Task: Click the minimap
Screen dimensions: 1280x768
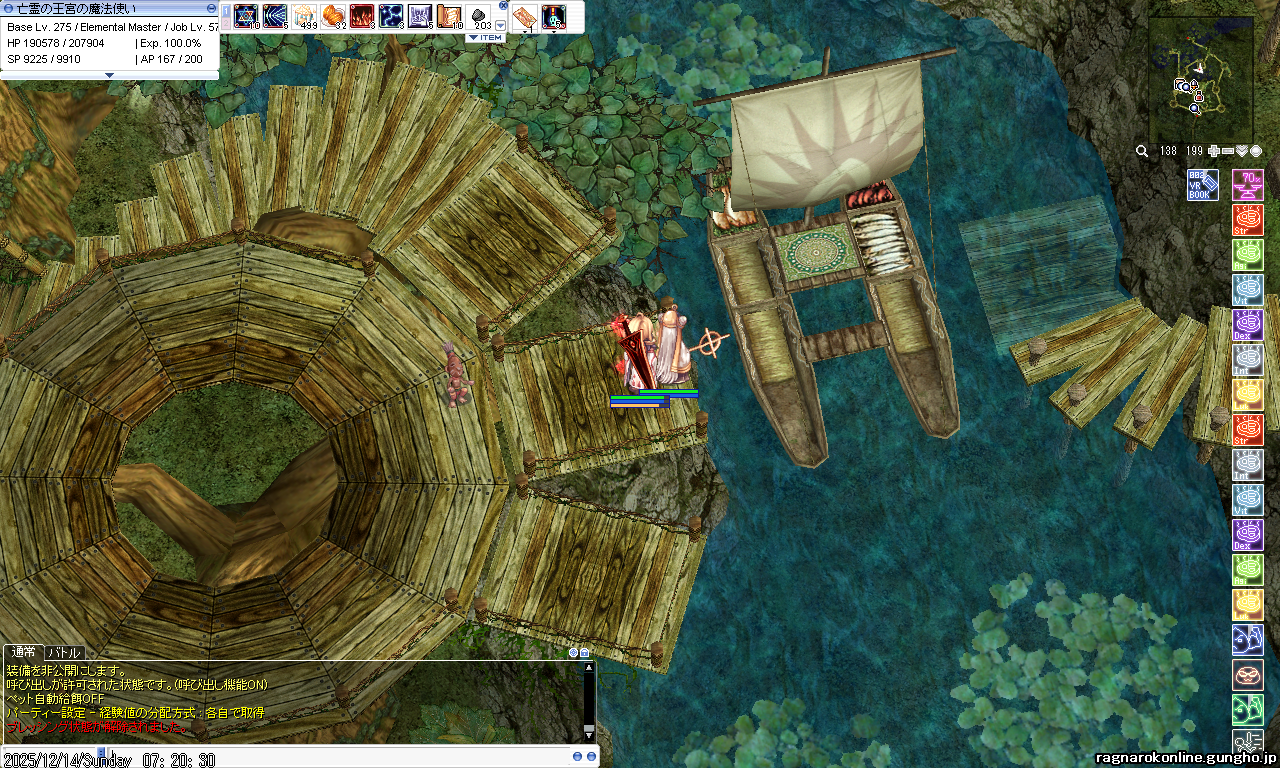Action: [1200, 78]
